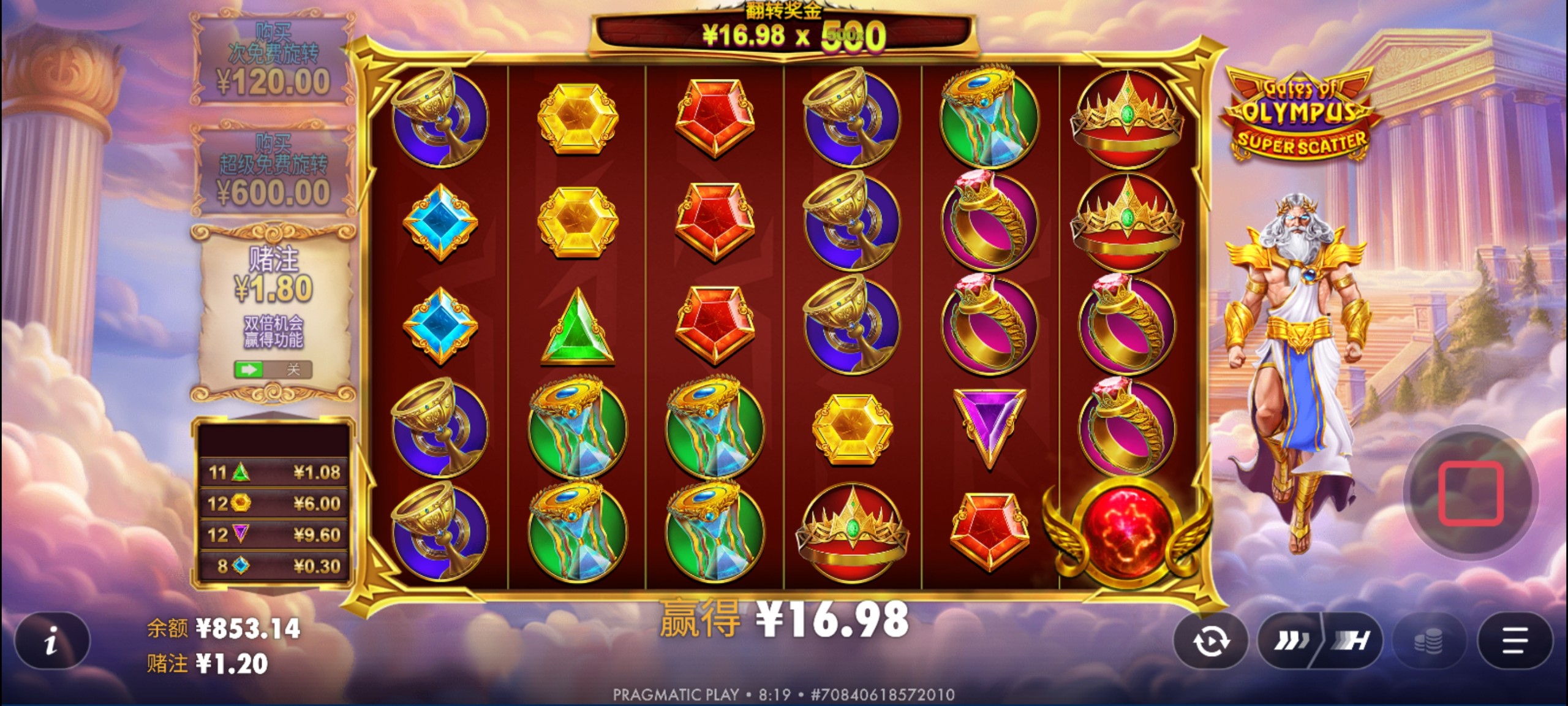1568x706 pixels.
Task: Toggle the double chance feature switch
Action: click(x=273, y=370)
